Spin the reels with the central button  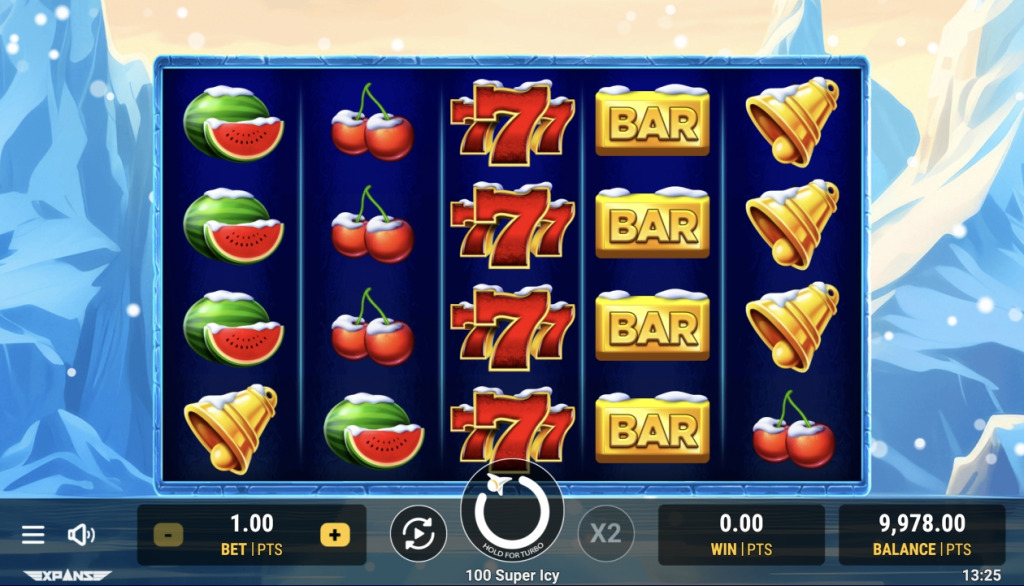(511, 513)
